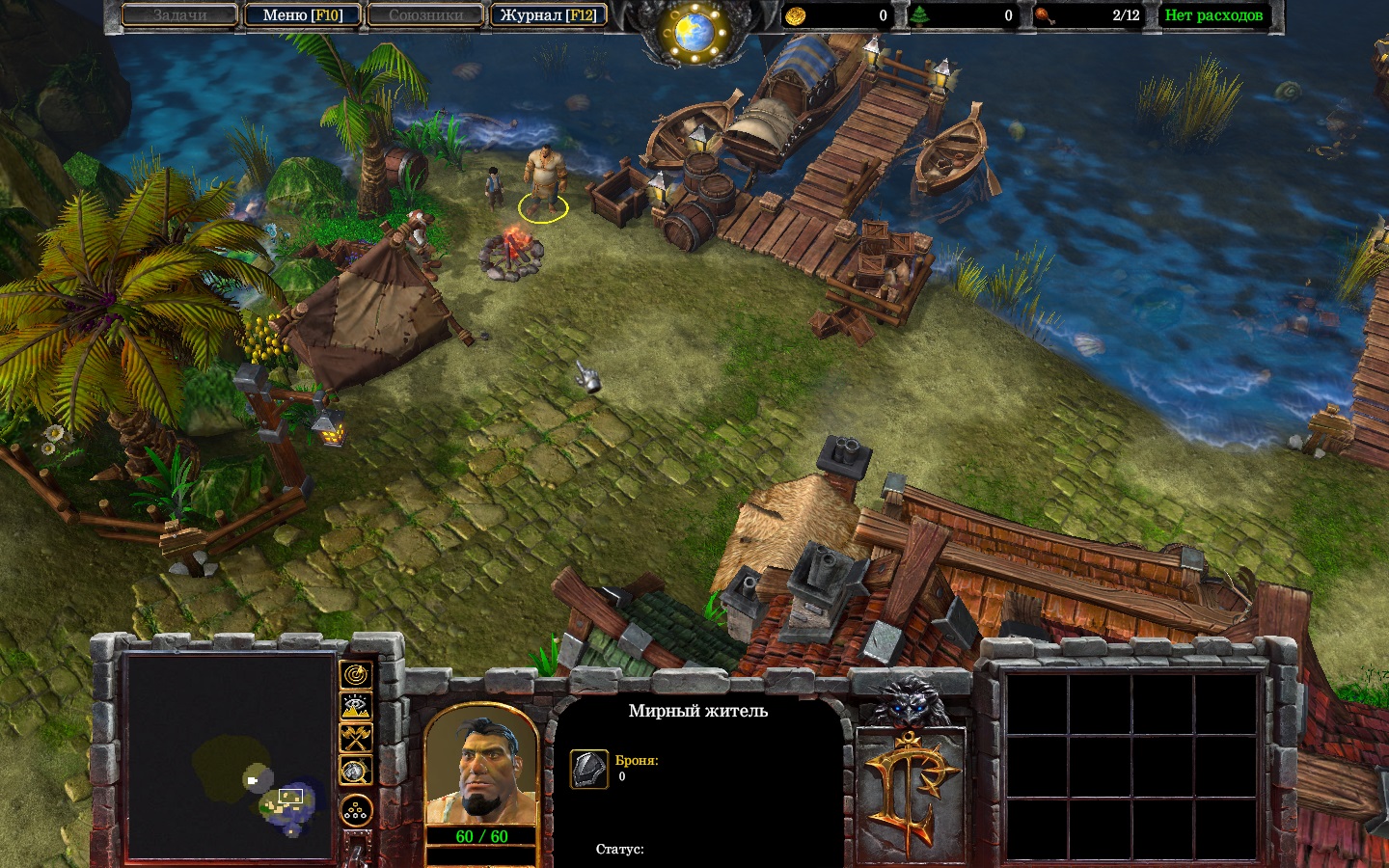Select the villager with the yellow selection circle
1389x868 pixels.
pos(543,183)
